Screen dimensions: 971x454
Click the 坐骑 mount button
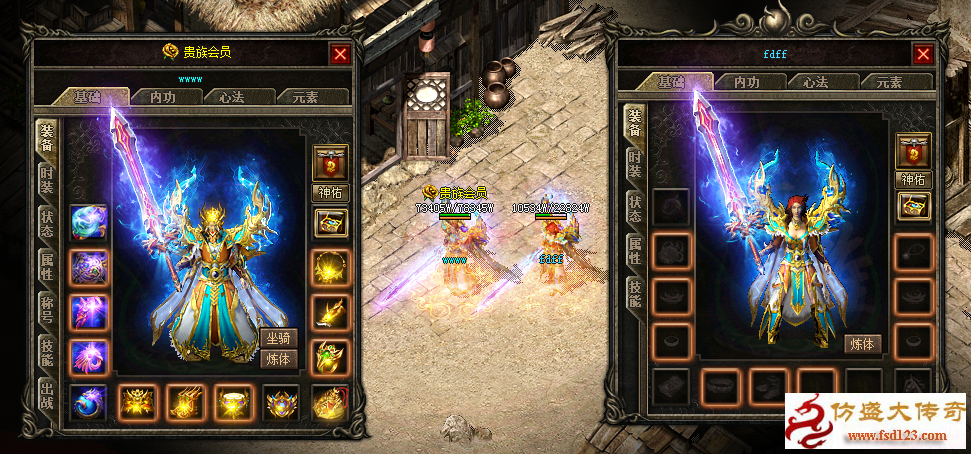pos(279,338)
